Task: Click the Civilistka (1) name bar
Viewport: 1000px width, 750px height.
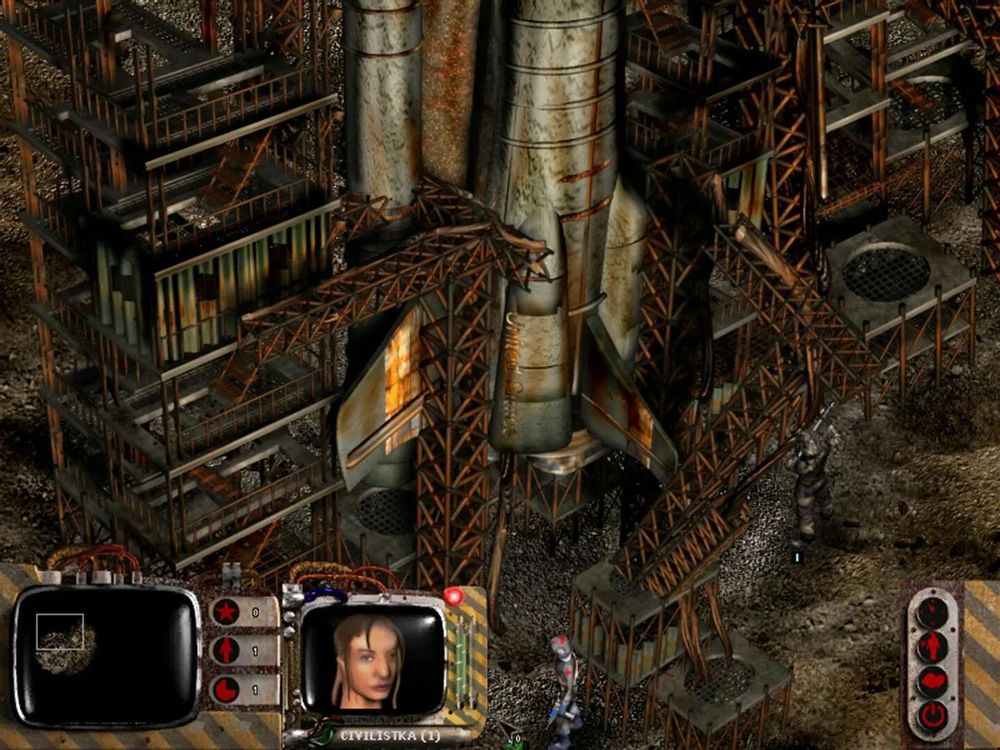Action: click(x=388, y=735)
